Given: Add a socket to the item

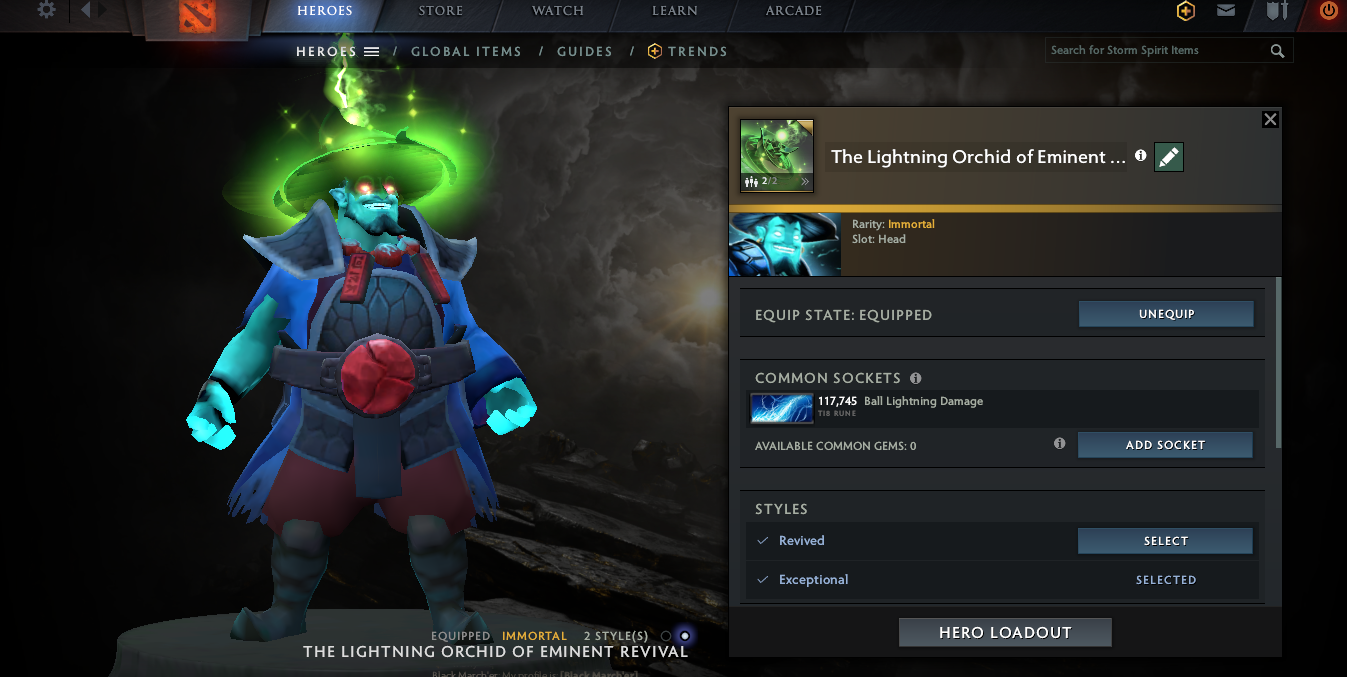Looking at the screenshot, I should pyautogui.click(x=1165, y=445).
